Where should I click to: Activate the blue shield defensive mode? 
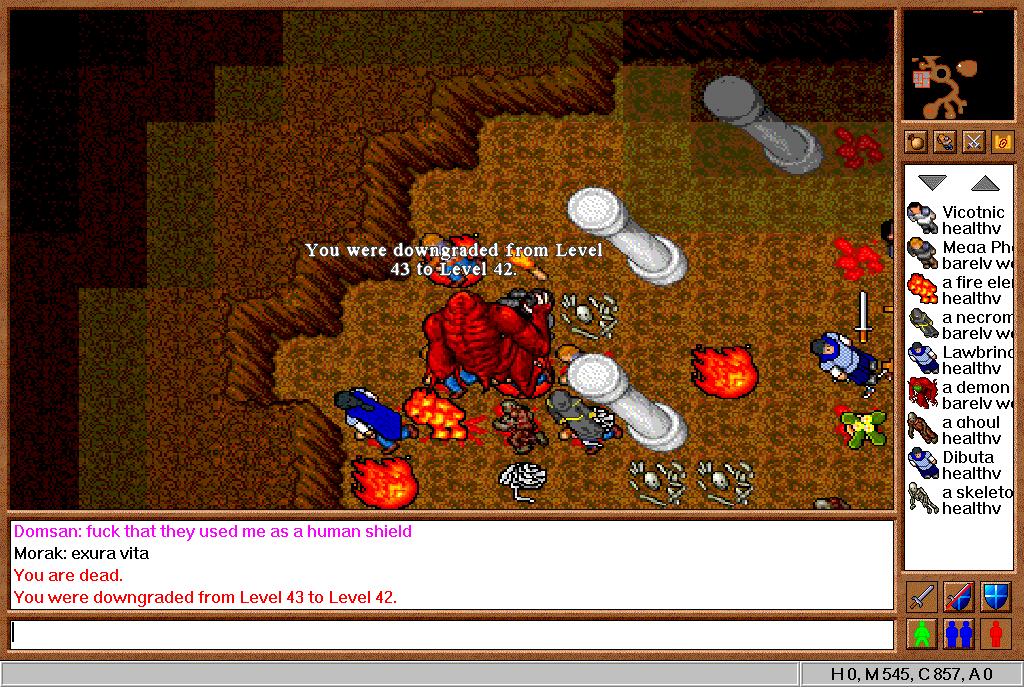click(x=995, y=597)
